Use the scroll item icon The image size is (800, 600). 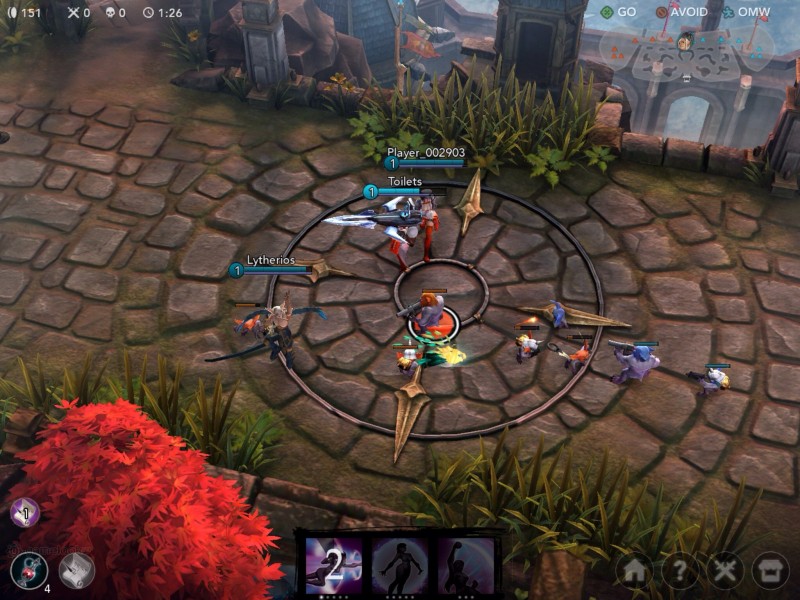76,570
